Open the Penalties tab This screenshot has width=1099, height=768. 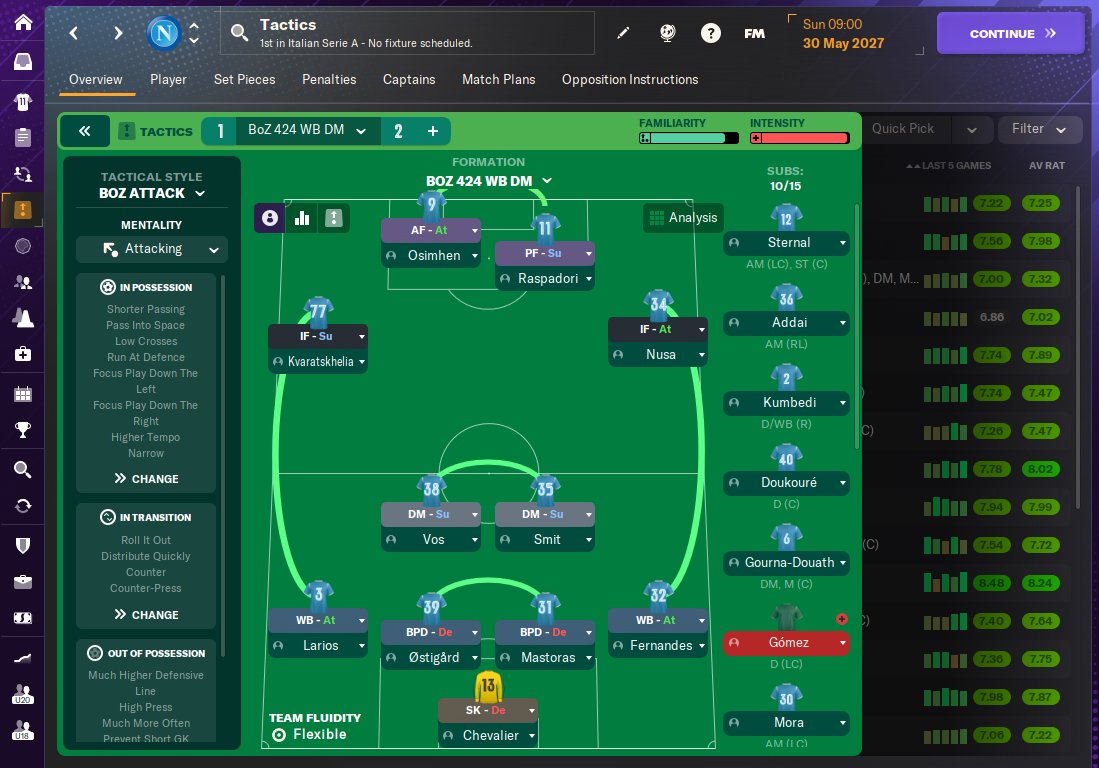(x=329, y=80)
